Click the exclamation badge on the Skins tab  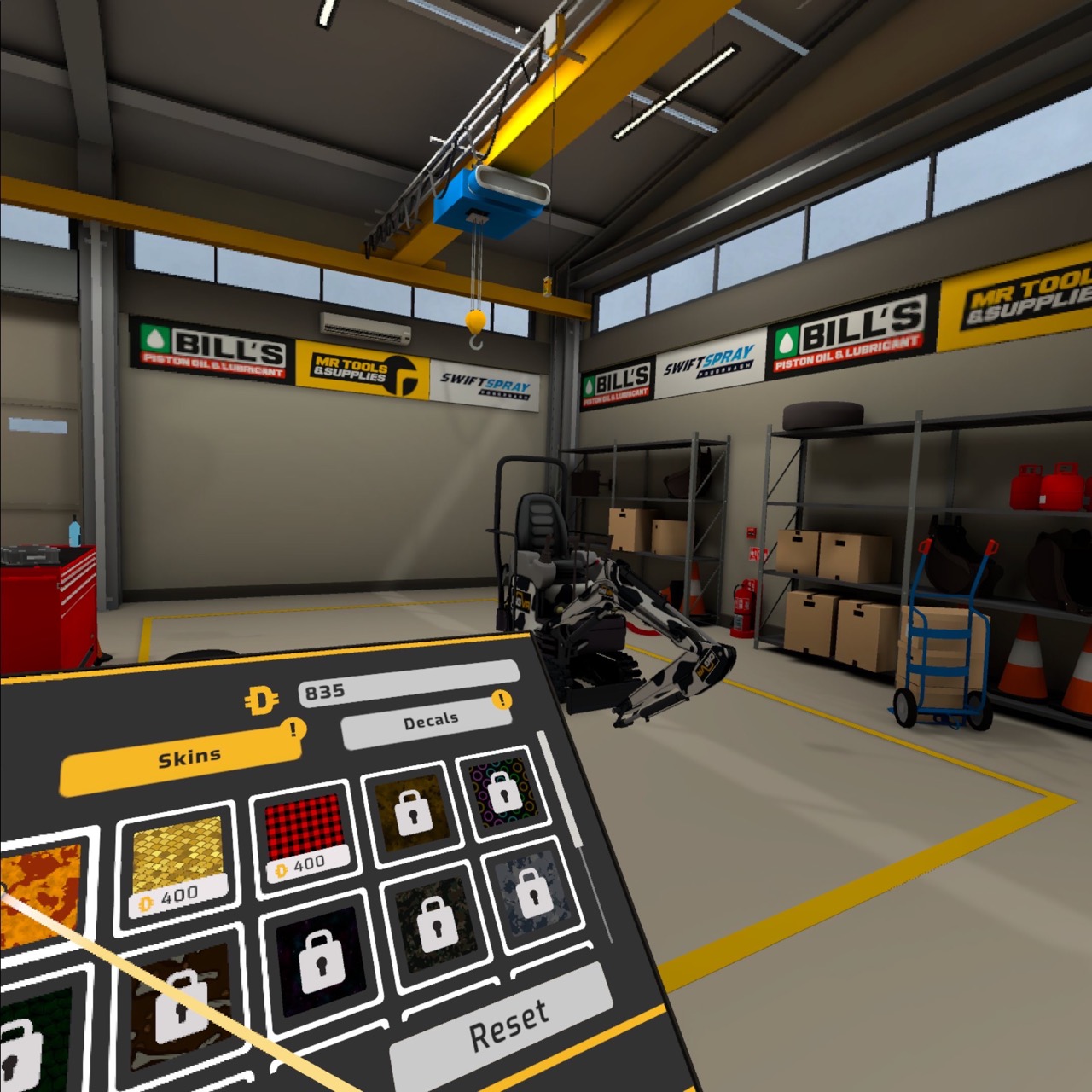(293, 727)
